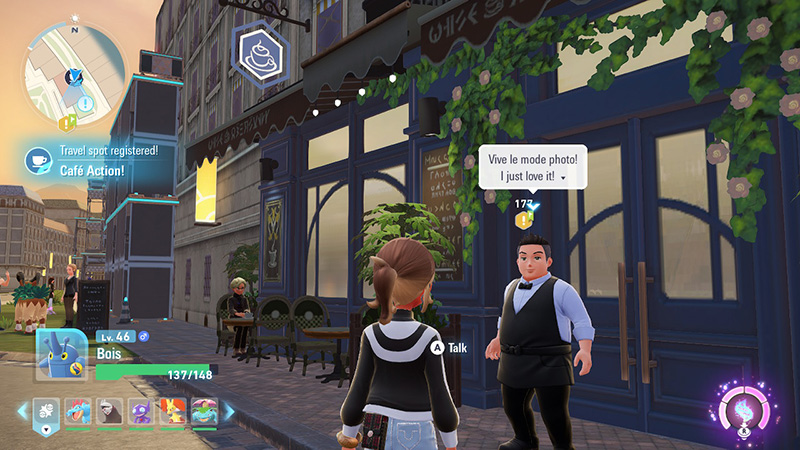Select the yellow quest marker on the minimap

click(x=66, y=123)
